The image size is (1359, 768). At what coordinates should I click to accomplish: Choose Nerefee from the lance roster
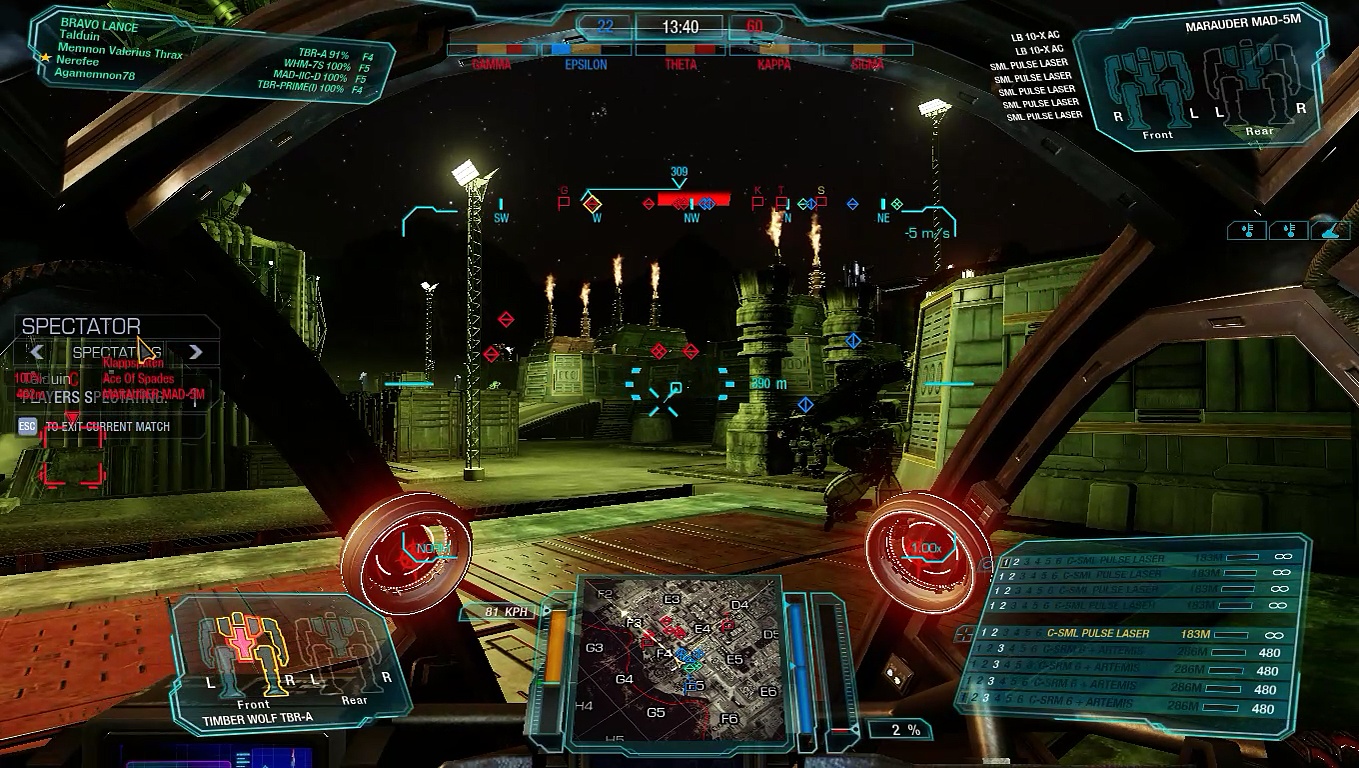click(77, 61)
